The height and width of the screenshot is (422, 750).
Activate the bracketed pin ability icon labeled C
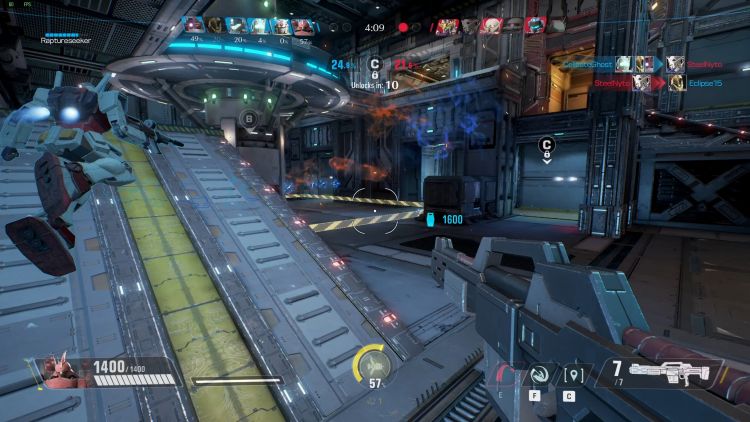click(573, 376)
